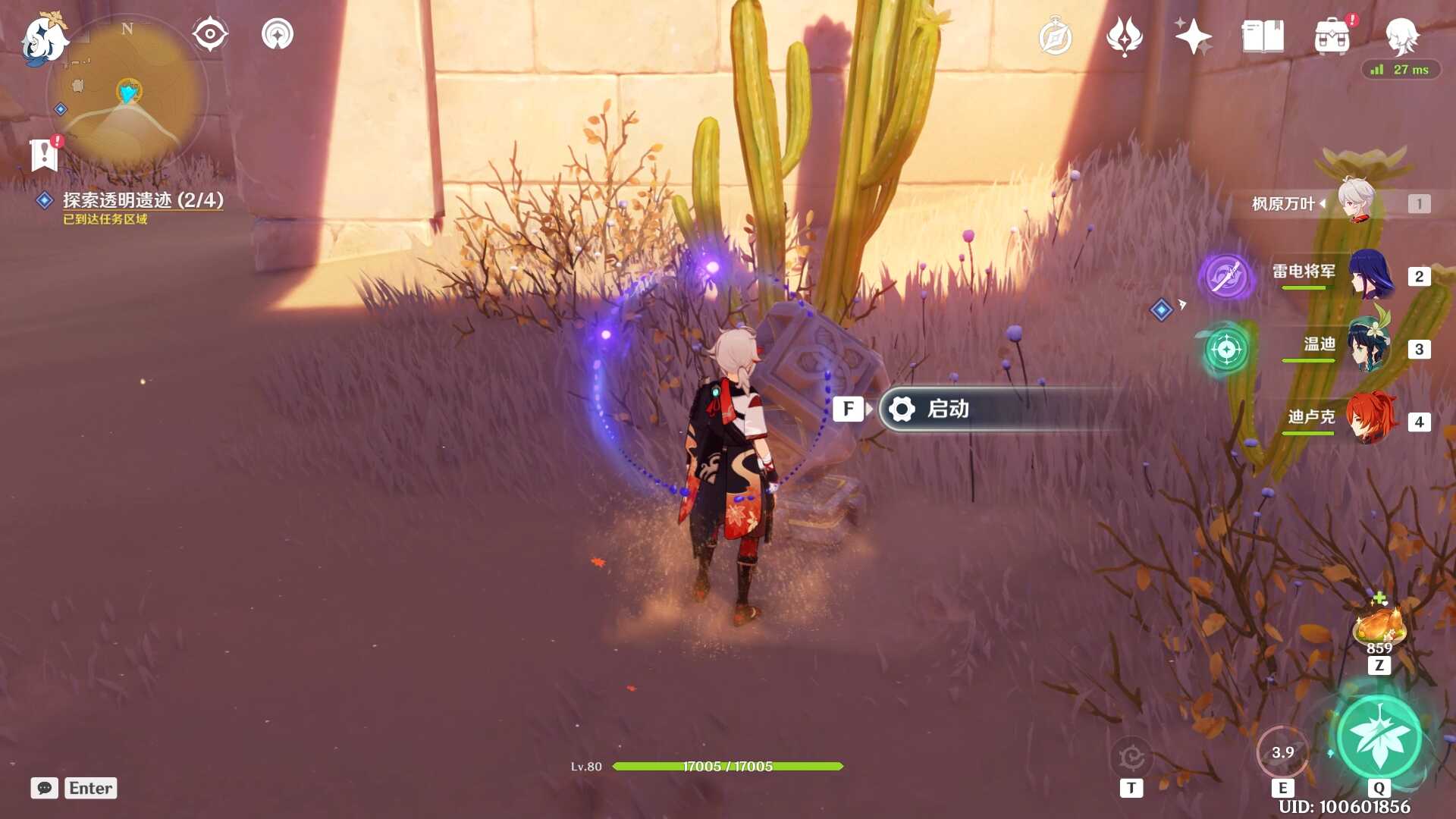Image resolution: width=1456 pixels, height=819 pixels.
Task: Switch to party member 迪卢克
Action: pyautogui.click(x=1370, y=419)
